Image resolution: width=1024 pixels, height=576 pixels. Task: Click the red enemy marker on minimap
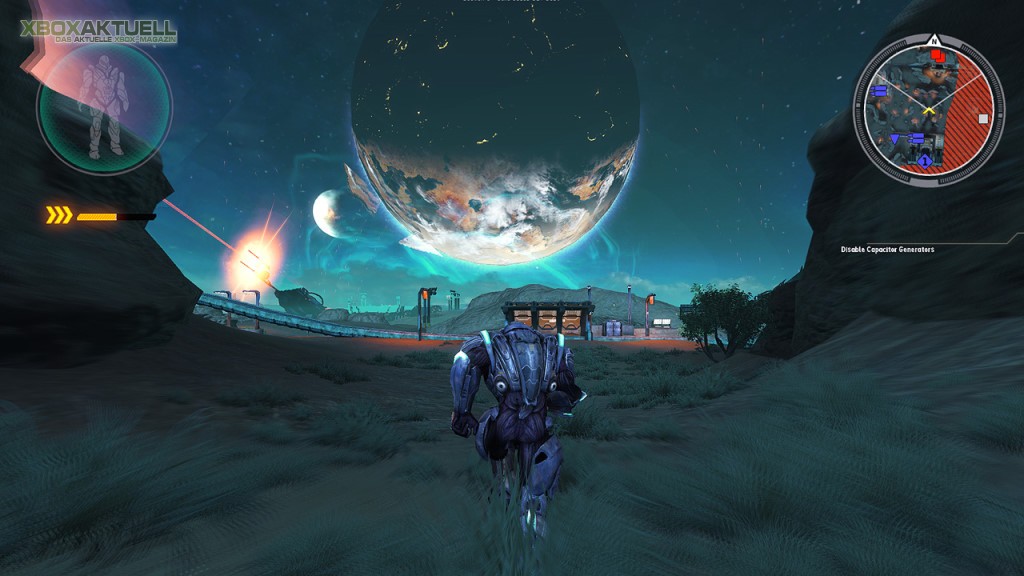coord(938,56)
